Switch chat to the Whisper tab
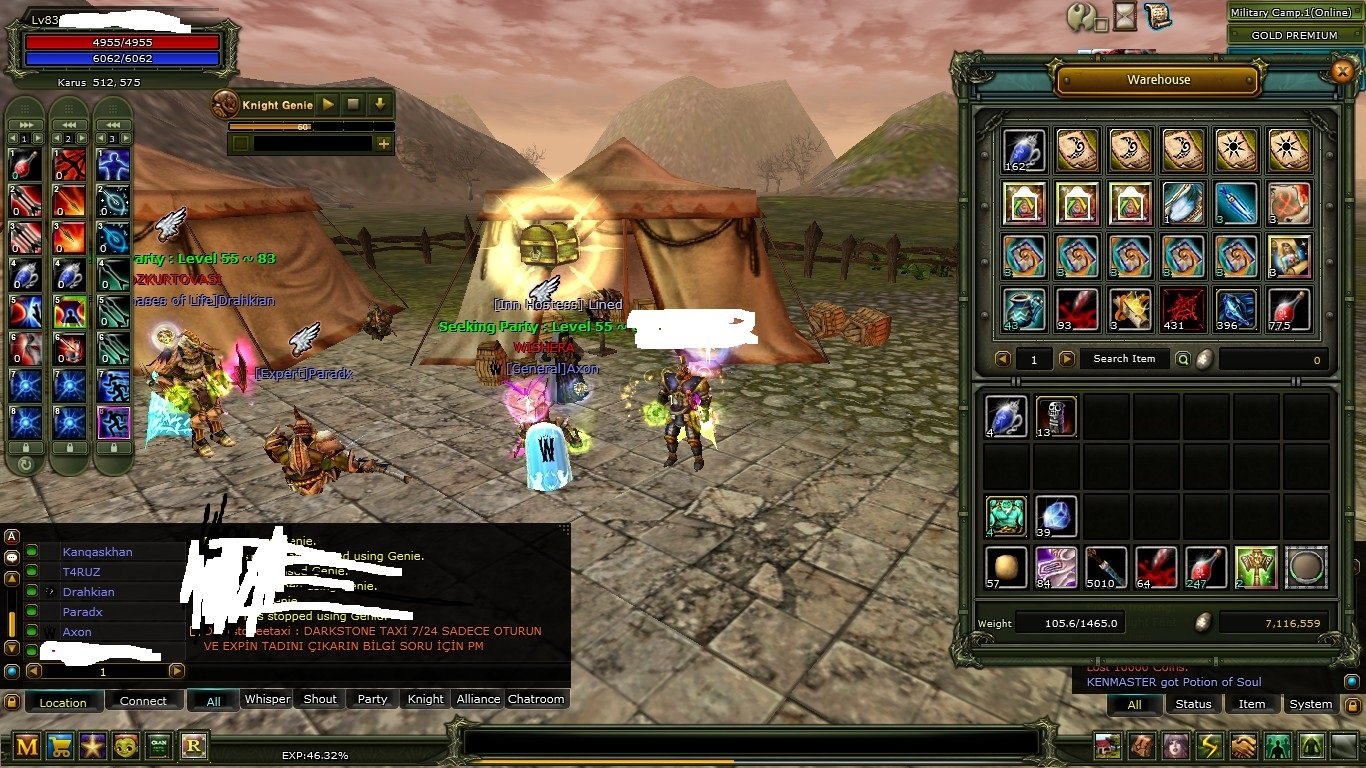The width and height of the screenshot is (1366, 768). (x=267, y=700)
